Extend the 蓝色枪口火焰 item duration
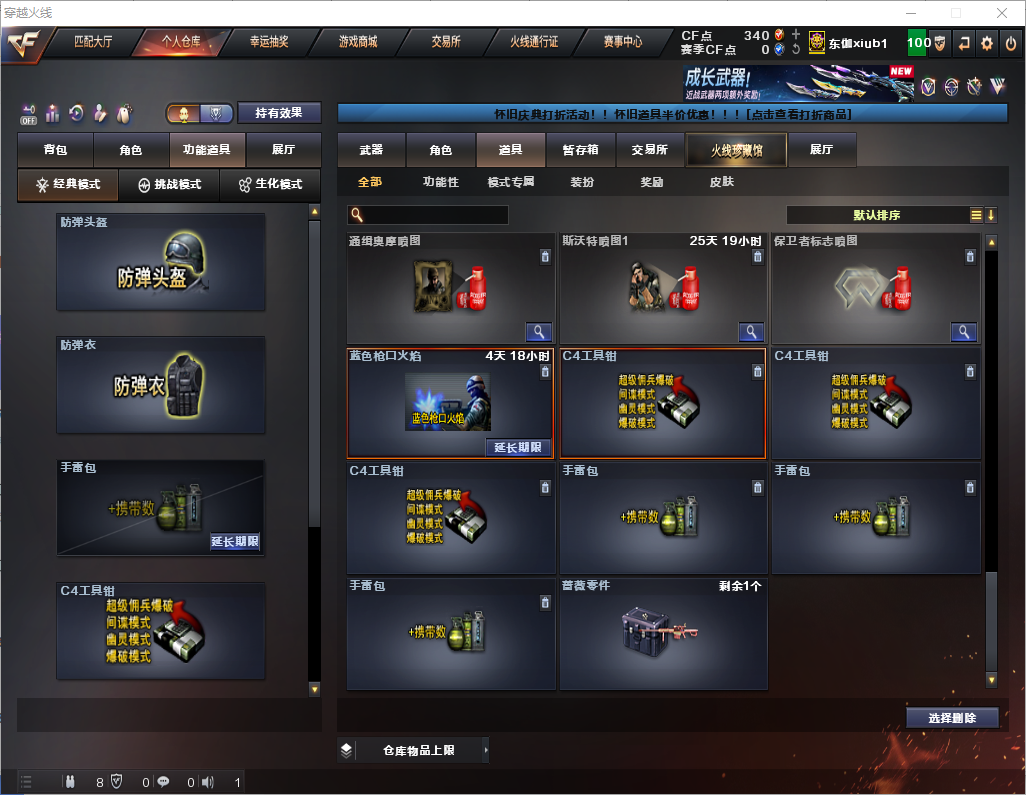Screen dimensions: 1026x795 (518, 447)
